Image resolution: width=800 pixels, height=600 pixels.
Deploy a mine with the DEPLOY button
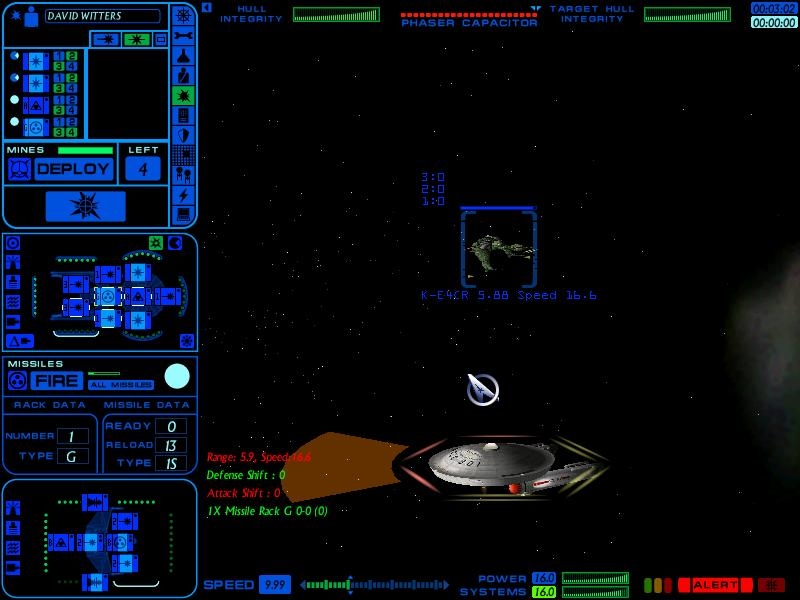pos(74,169)
